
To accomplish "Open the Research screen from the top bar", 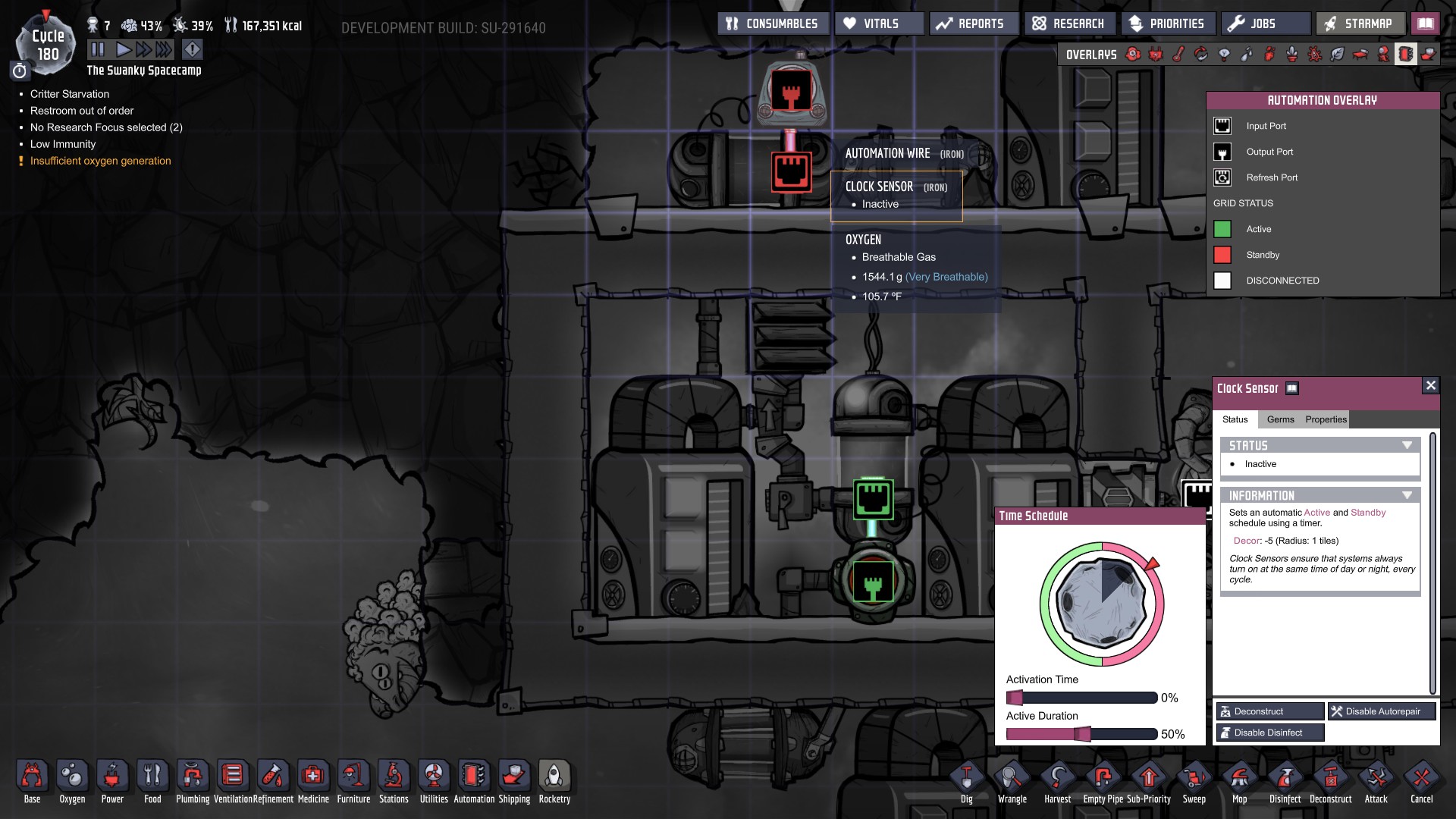I will tap(1069, 23).
